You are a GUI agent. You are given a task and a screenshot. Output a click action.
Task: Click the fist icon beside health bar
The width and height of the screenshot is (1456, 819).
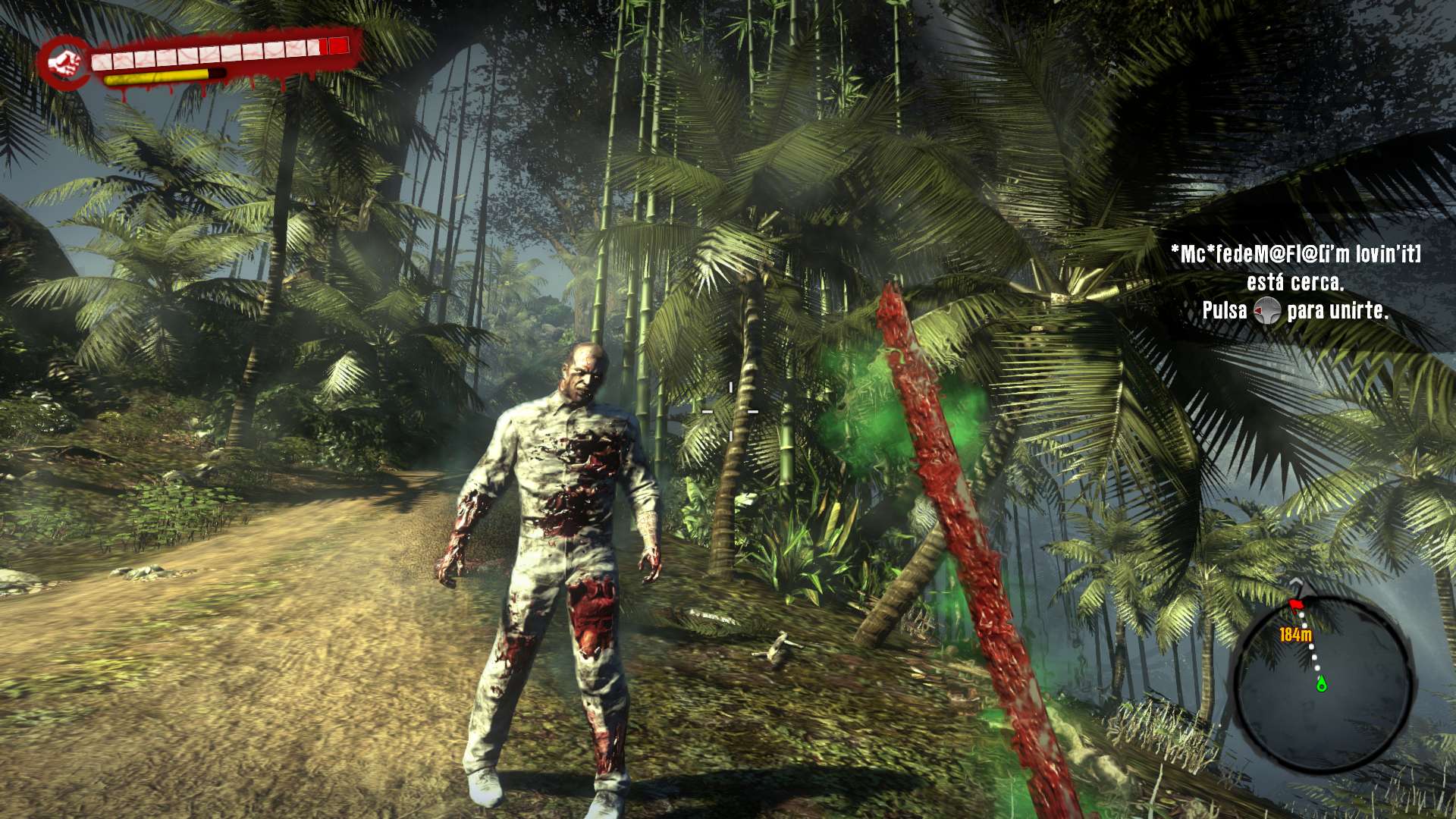(66, 61)
